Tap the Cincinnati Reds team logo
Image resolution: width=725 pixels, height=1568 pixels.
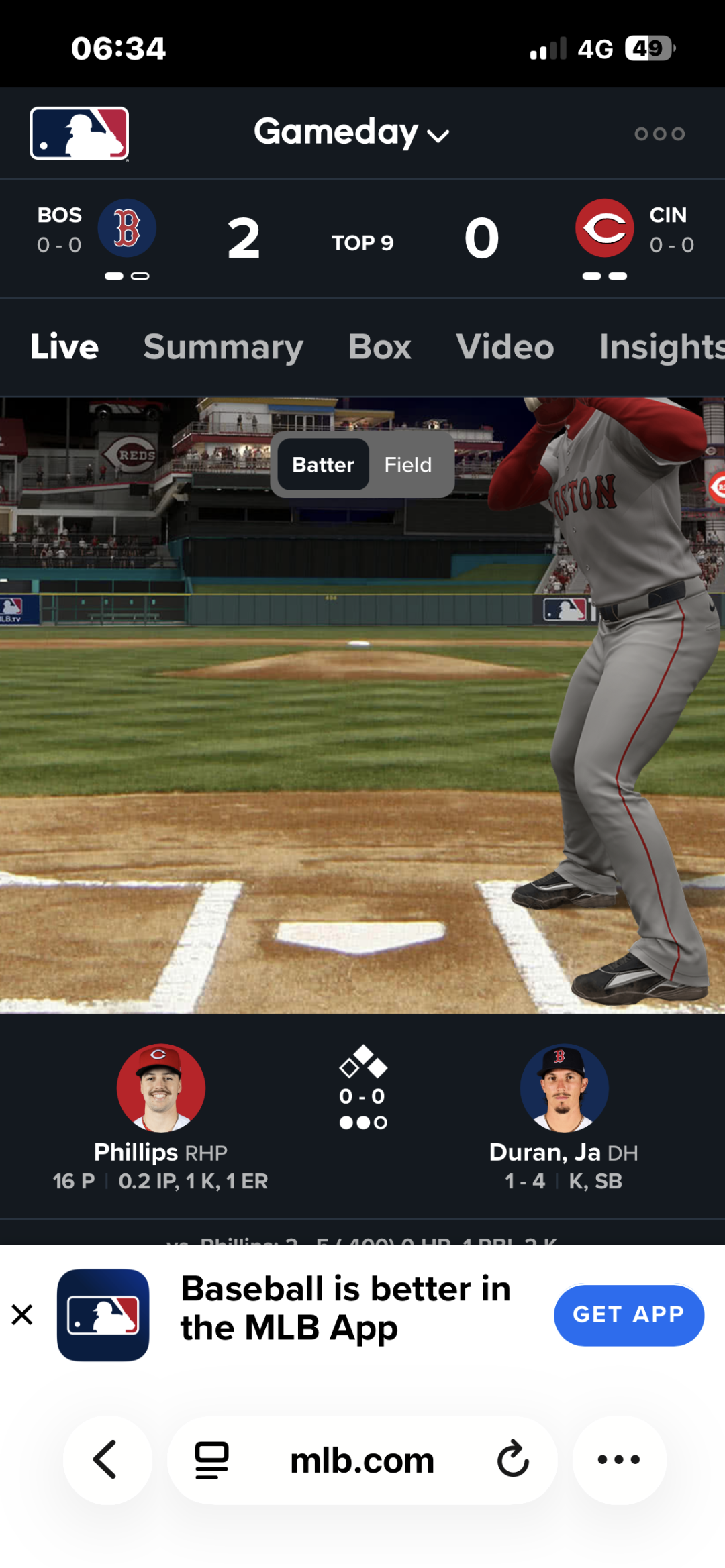click(x=604, y=228)
